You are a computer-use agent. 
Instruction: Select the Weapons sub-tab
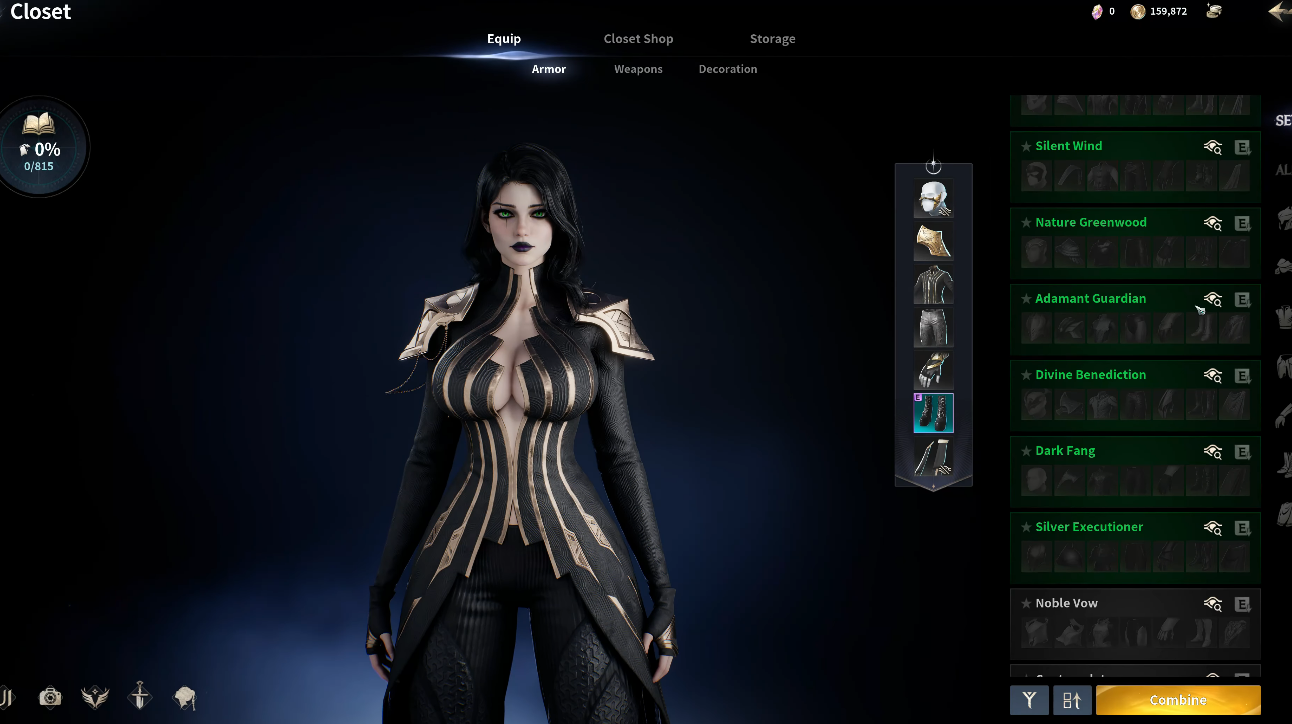(638, 69)
